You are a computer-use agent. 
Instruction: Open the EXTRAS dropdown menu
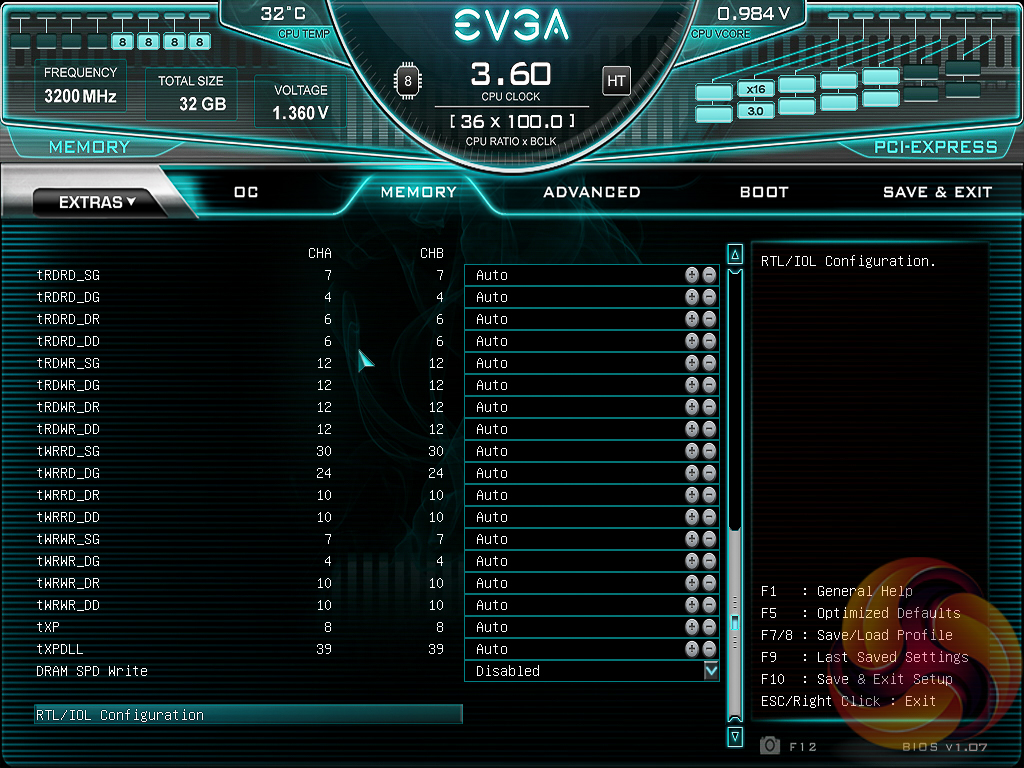click(97, 202)
